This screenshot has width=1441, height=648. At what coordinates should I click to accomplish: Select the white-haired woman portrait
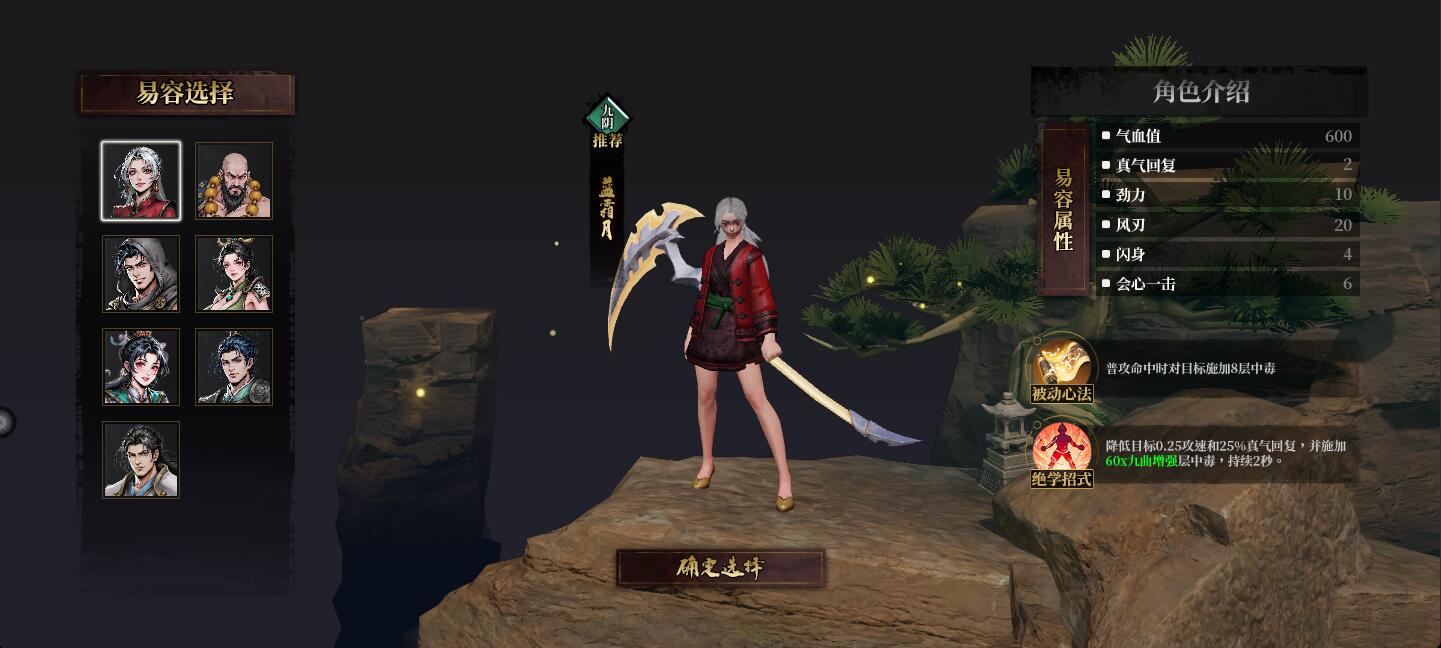[141, 181]
